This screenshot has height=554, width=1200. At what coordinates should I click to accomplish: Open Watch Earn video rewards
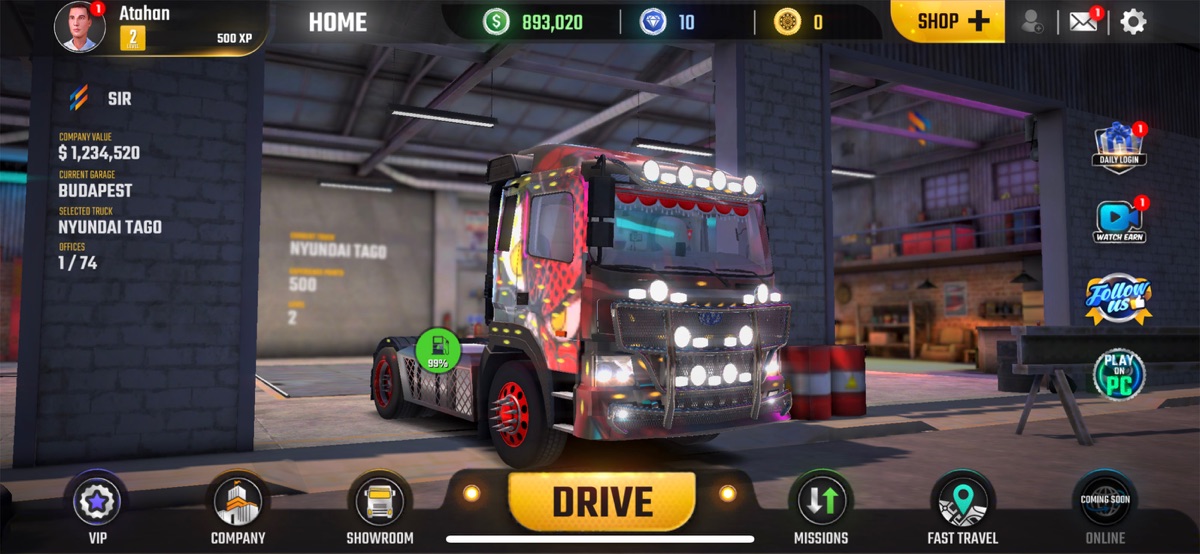click(1119, 222)
